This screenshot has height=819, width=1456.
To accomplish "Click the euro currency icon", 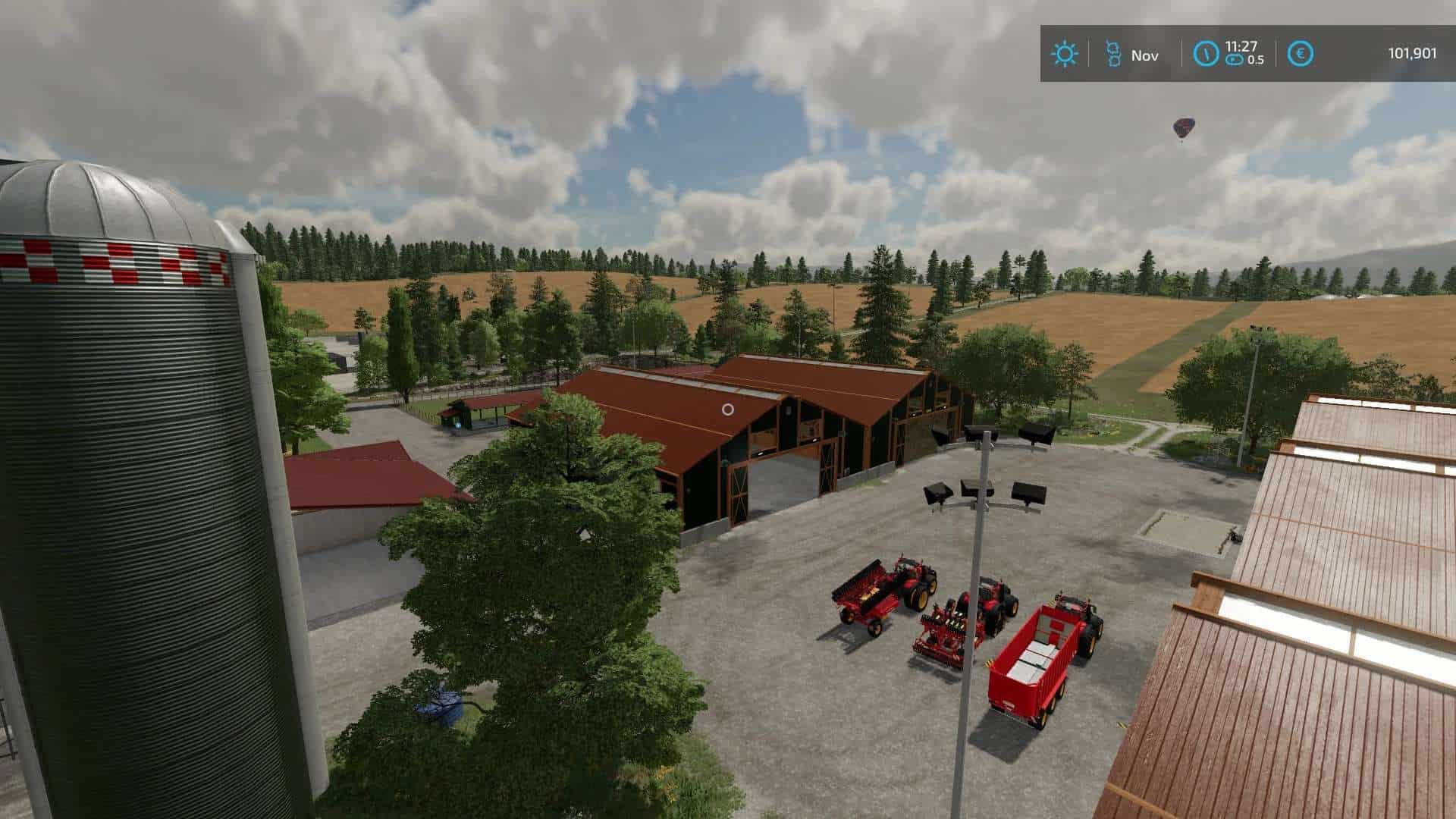I will click(1299, 53).
